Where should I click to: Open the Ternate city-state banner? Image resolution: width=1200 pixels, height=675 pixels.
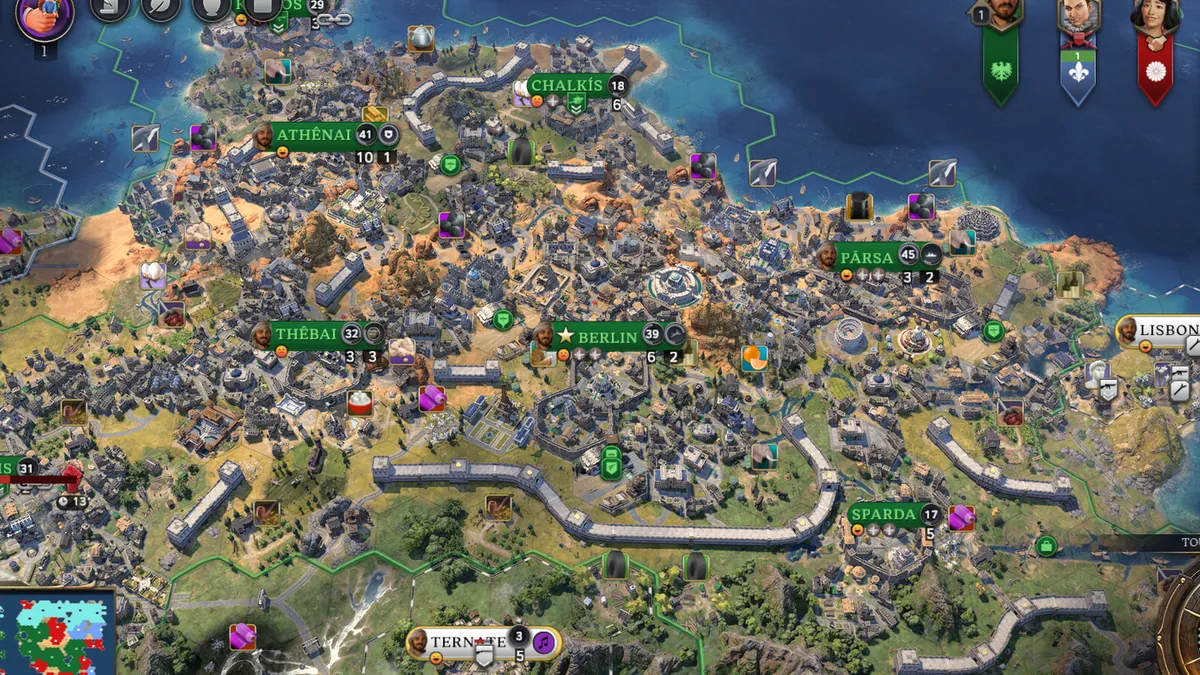(x=468, y=641)
